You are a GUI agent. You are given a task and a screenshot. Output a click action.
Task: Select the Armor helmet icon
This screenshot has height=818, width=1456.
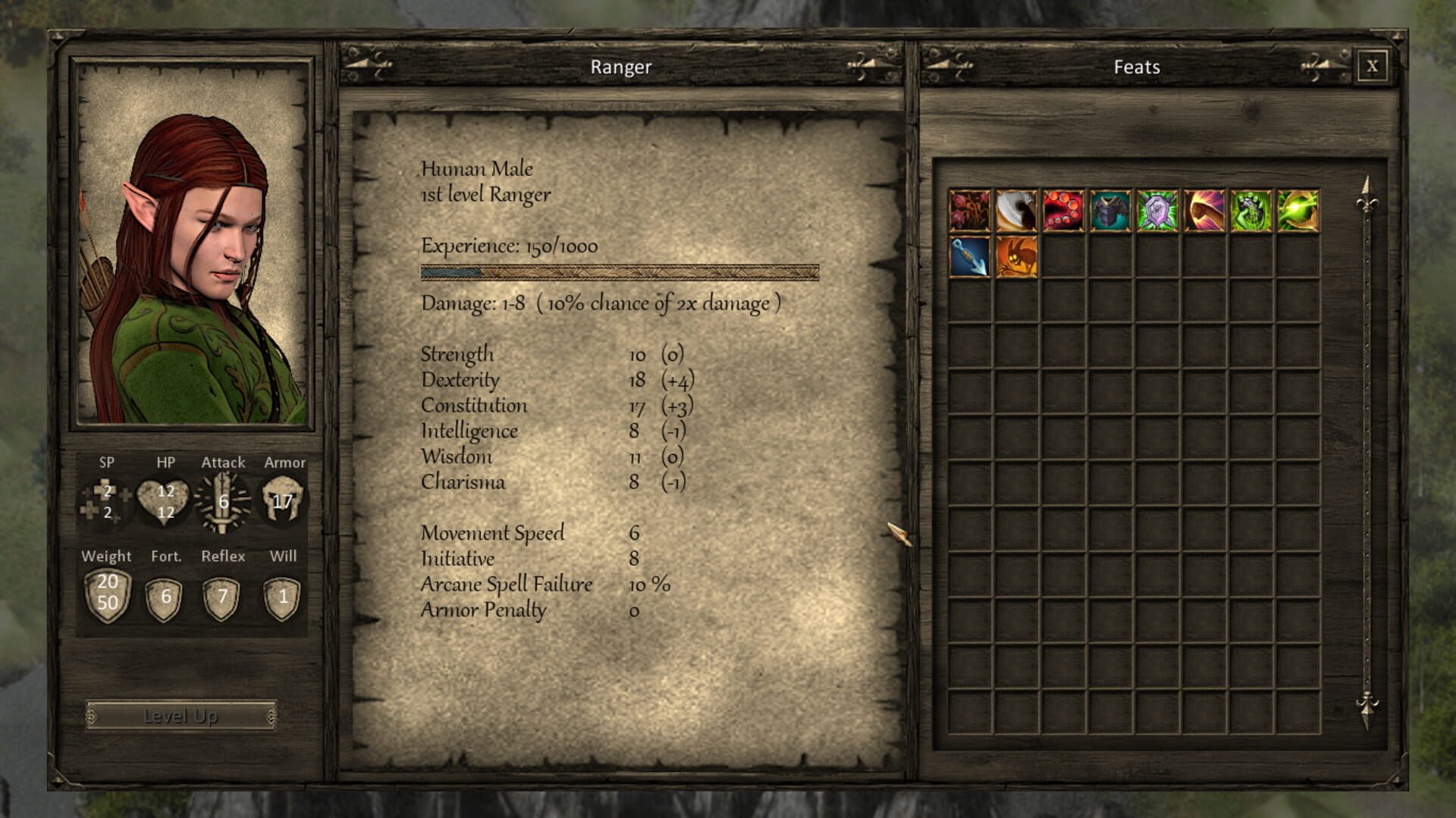(284, 500)
